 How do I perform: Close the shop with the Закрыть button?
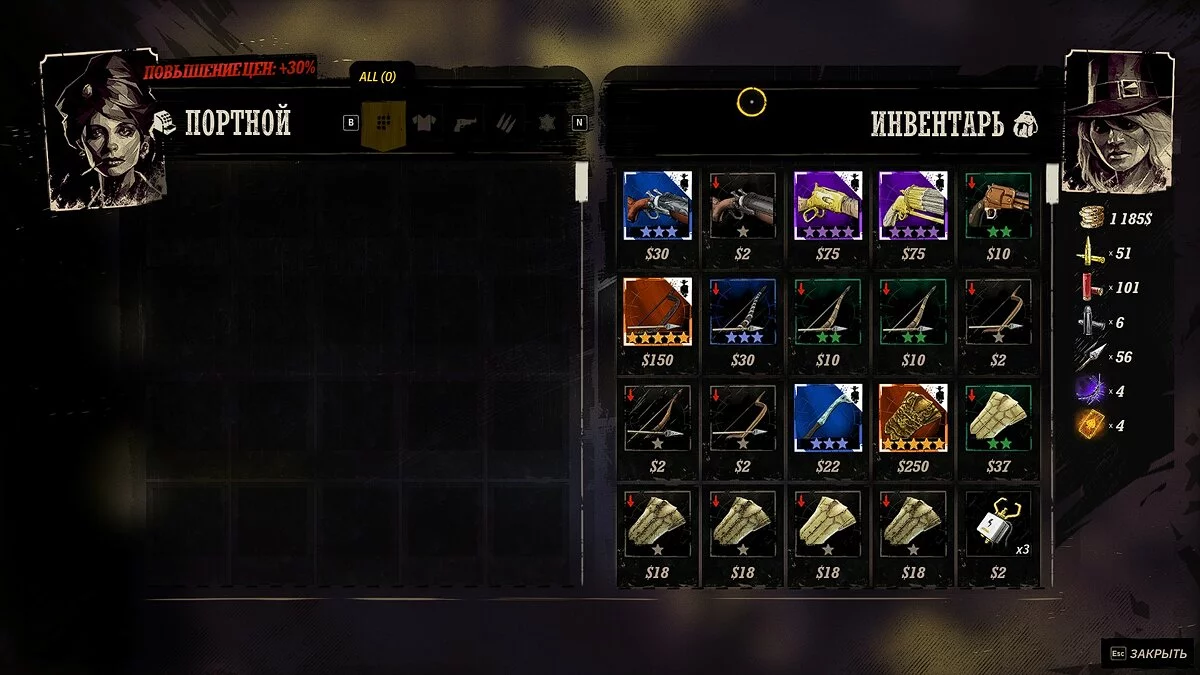[1148, 653]
